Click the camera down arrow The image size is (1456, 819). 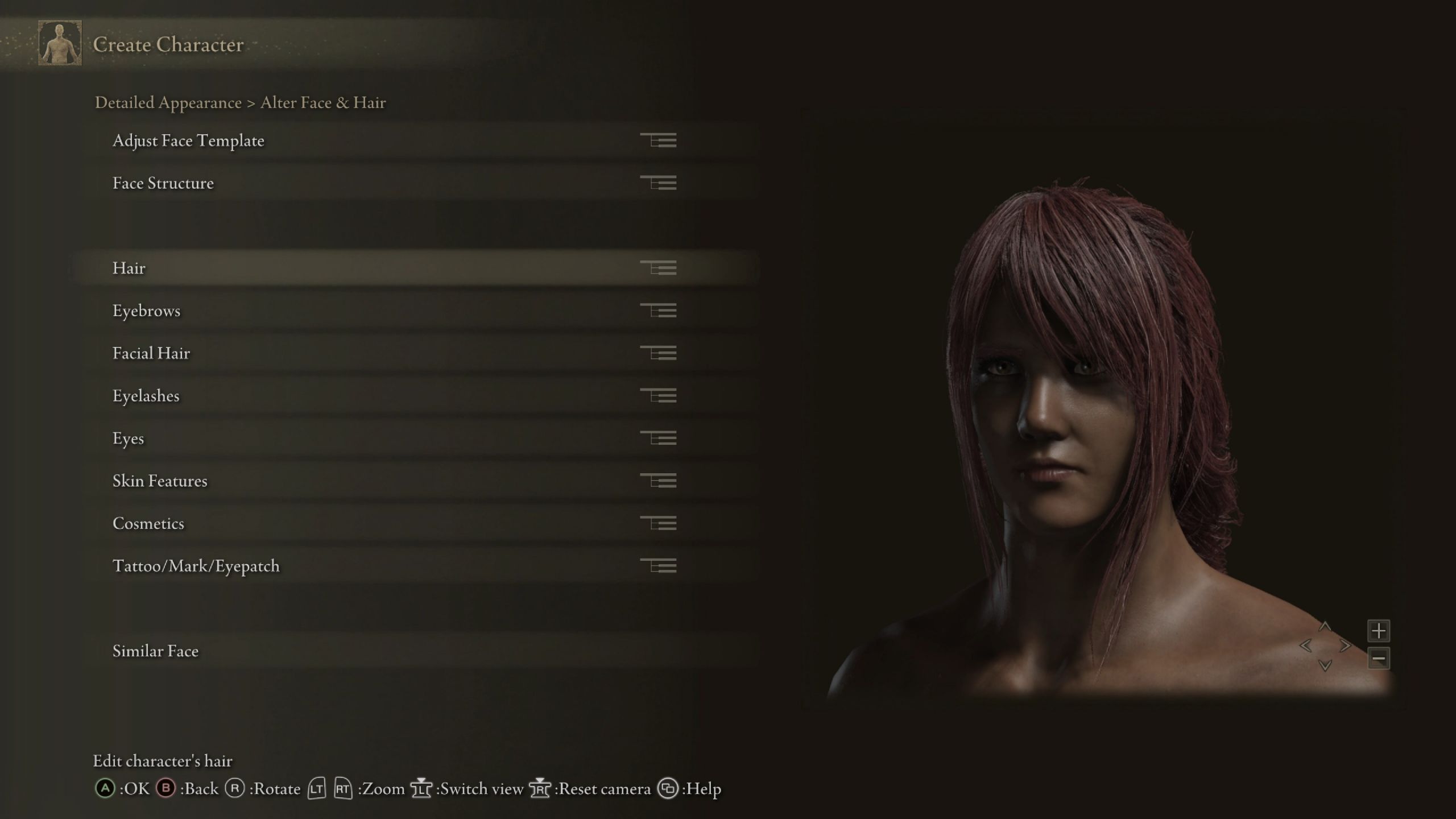click(x=1325, y=665)
